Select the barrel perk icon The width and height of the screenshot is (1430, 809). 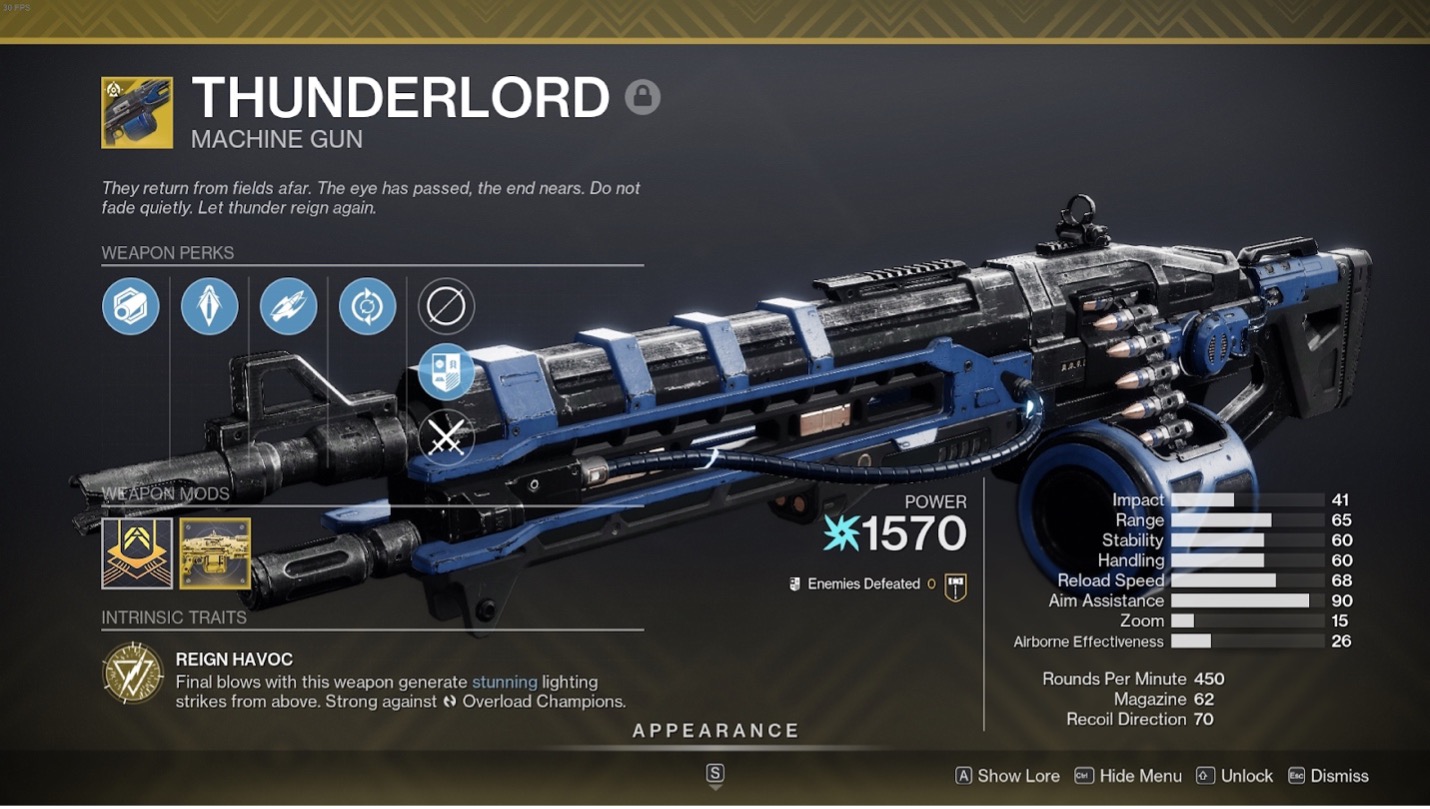tap(131, 307)
